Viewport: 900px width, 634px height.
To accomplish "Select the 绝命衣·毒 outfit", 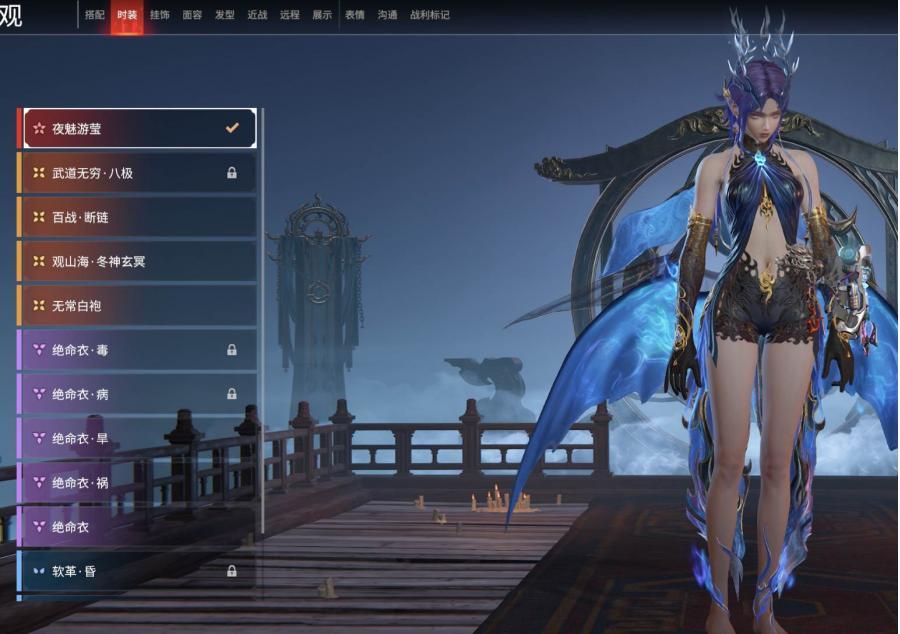I will click(x=138, y=350).
